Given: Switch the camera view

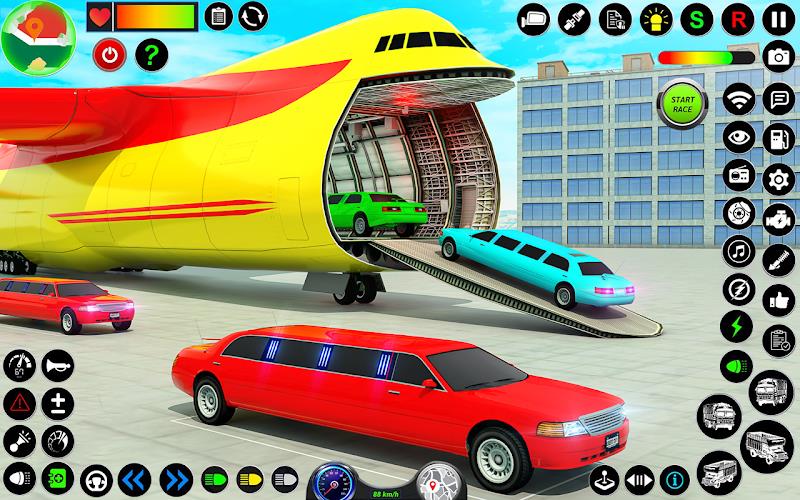Looking at the screenshot, I should pos(535,18).
